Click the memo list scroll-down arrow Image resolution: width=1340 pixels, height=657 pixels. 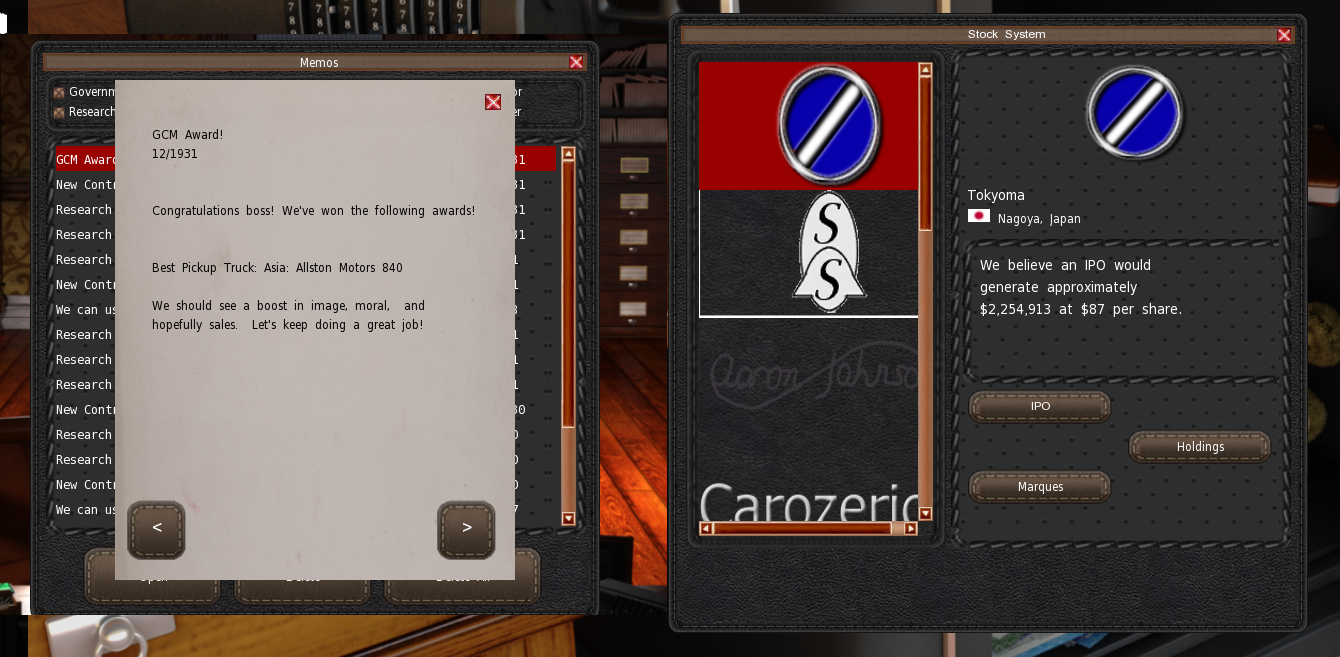point(568,518)
